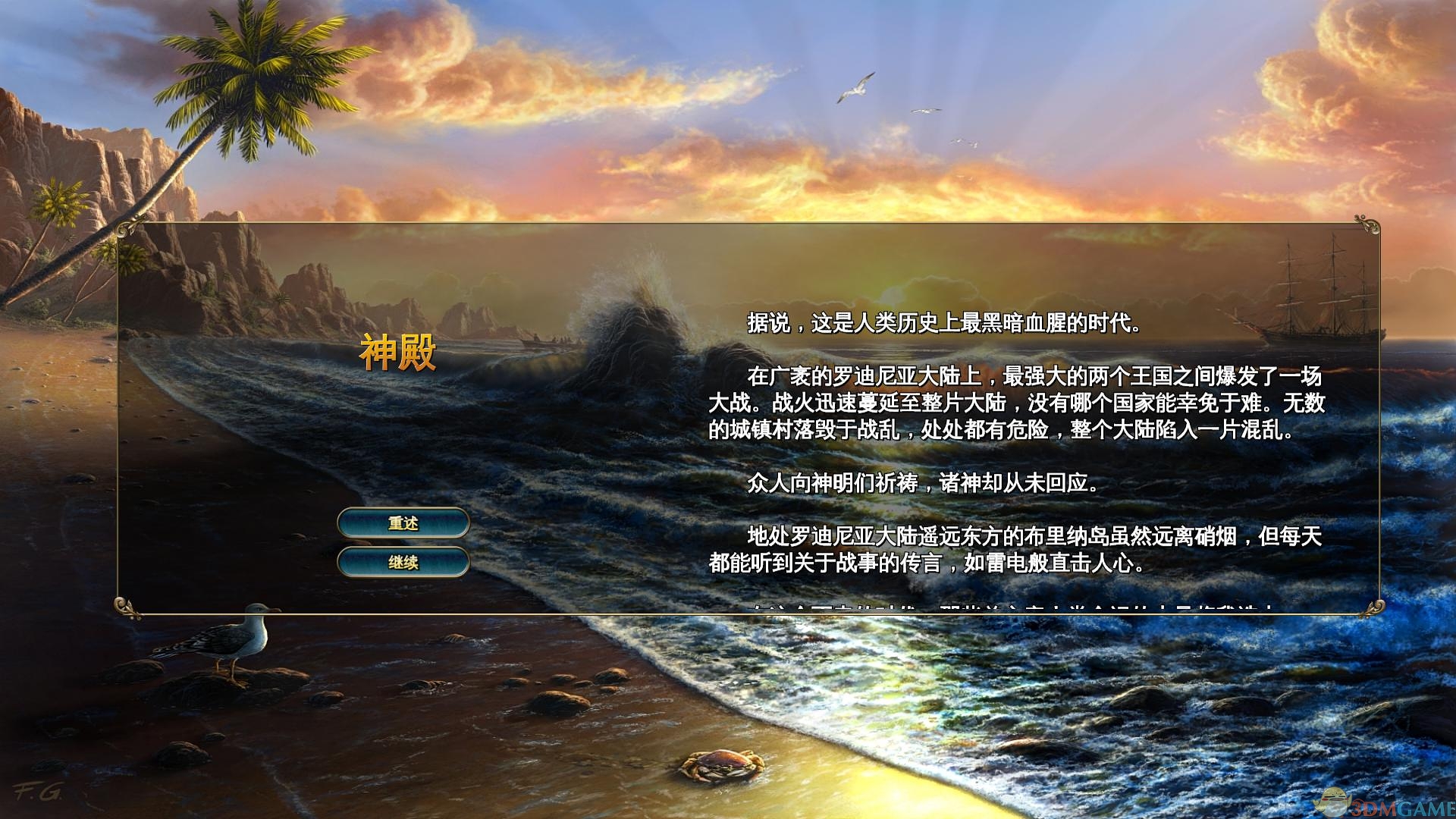Click the 重述 (Retell) button
The height and width of the screenshot is (819, 1456).
pos(403,522)
